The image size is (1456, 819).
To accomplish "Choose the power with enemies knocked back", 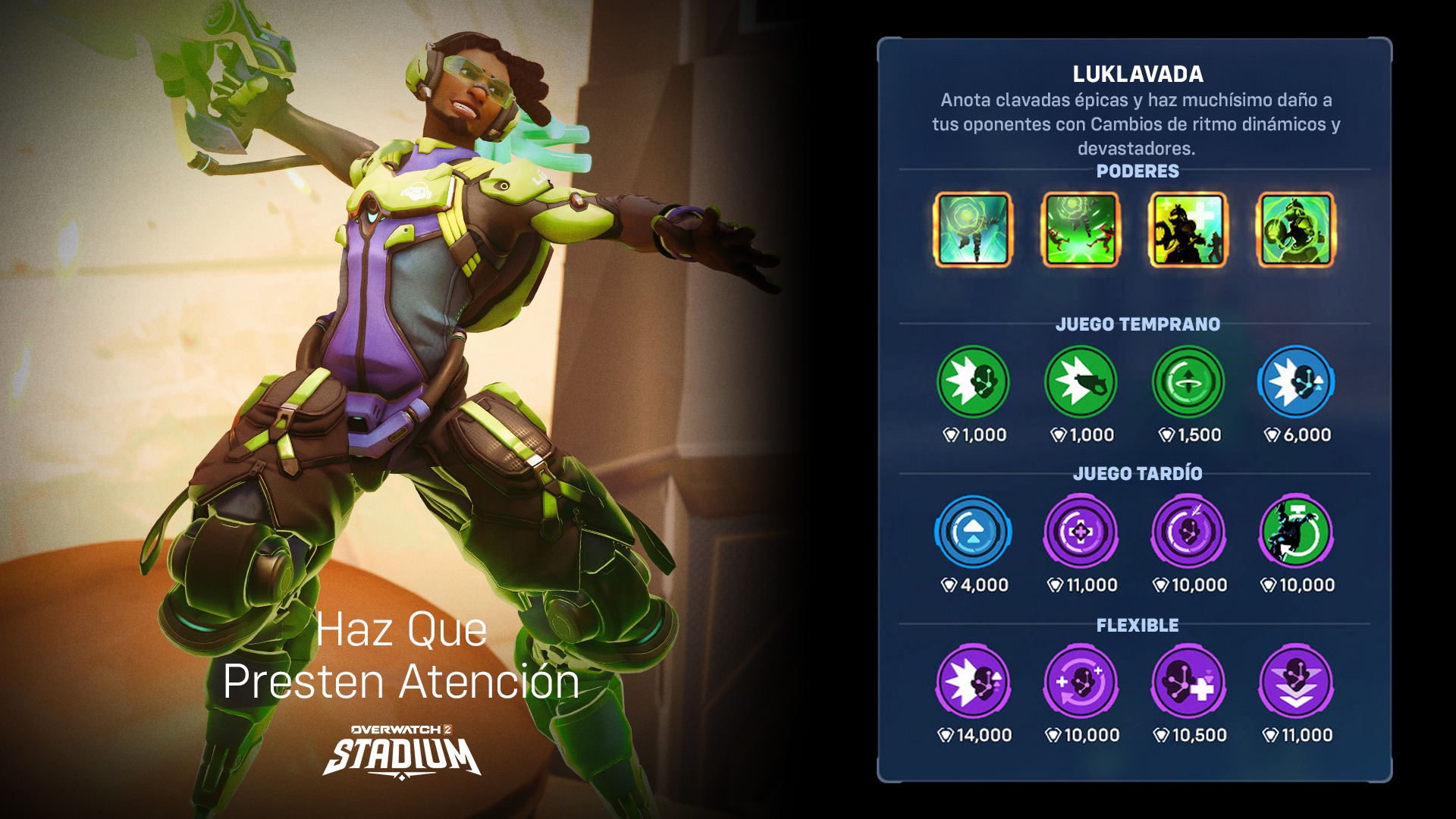I will coord(1081,230).
